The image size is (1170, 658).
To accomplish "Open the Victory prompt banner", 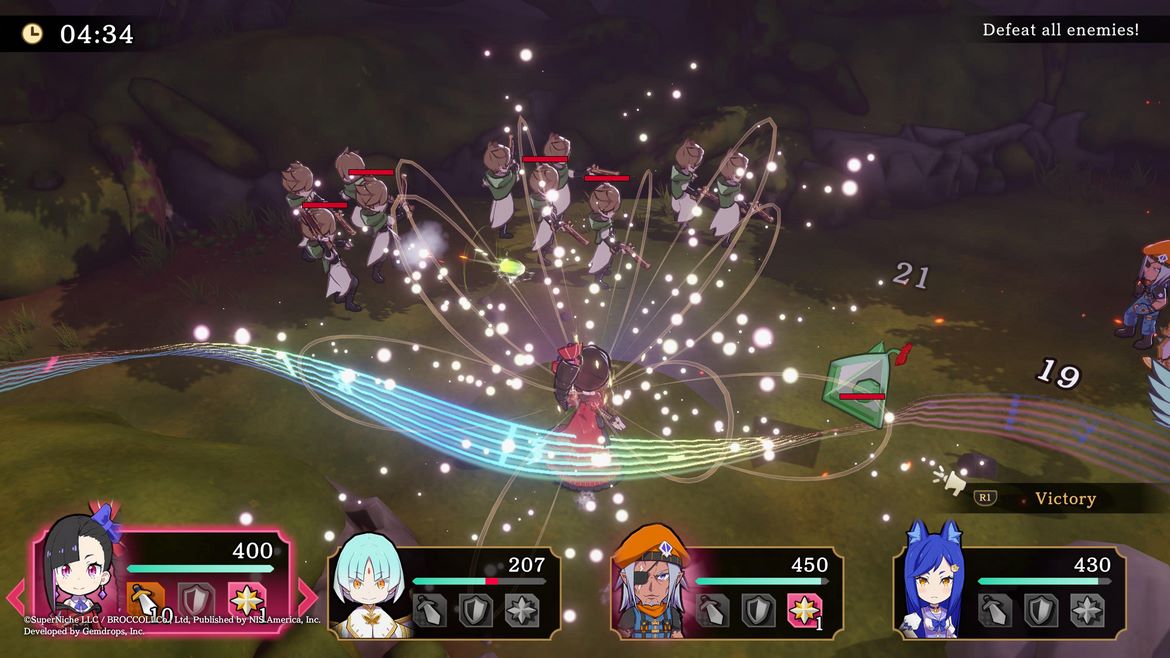I will click(1064, 499).
